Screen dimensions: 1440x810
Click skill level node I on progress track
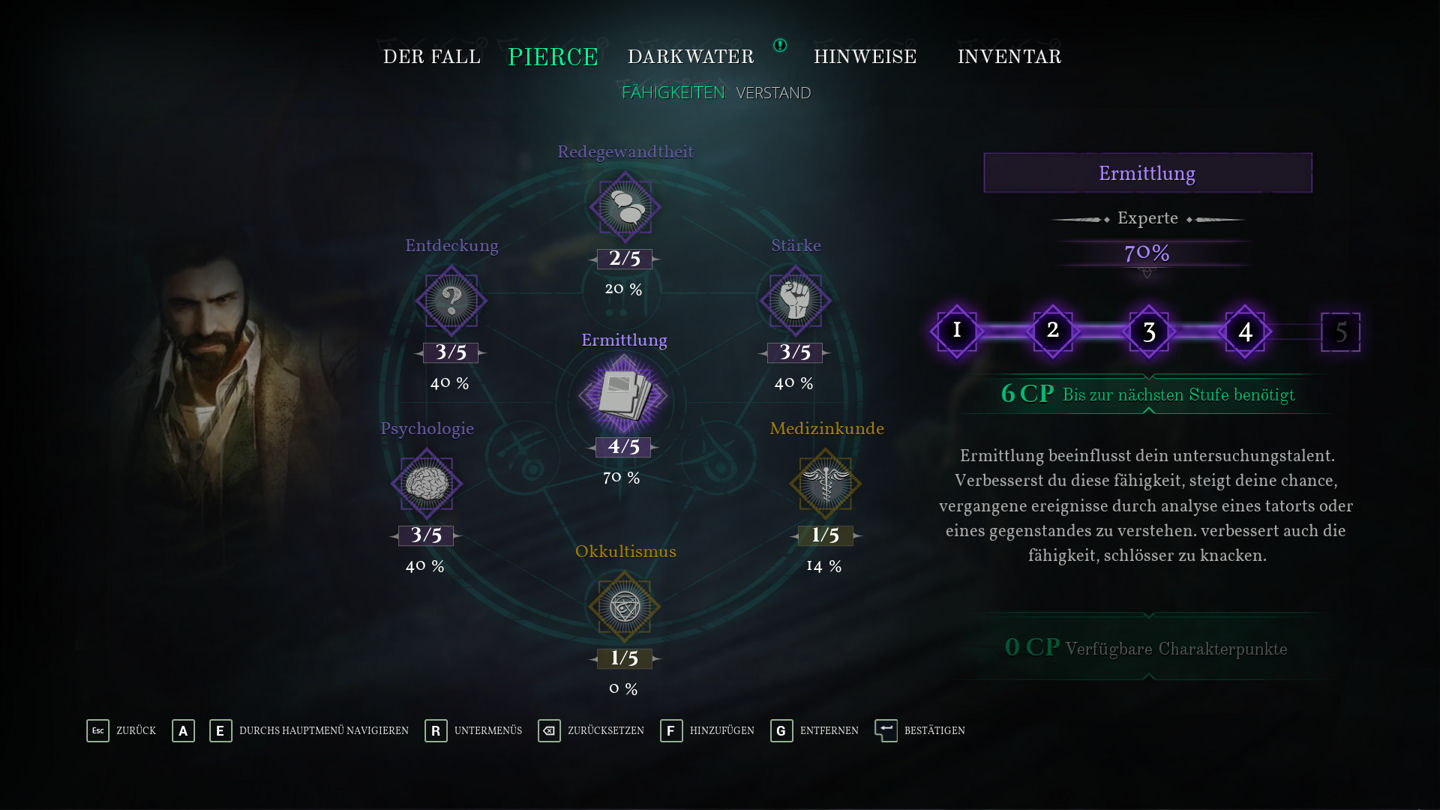coord(957,331)
